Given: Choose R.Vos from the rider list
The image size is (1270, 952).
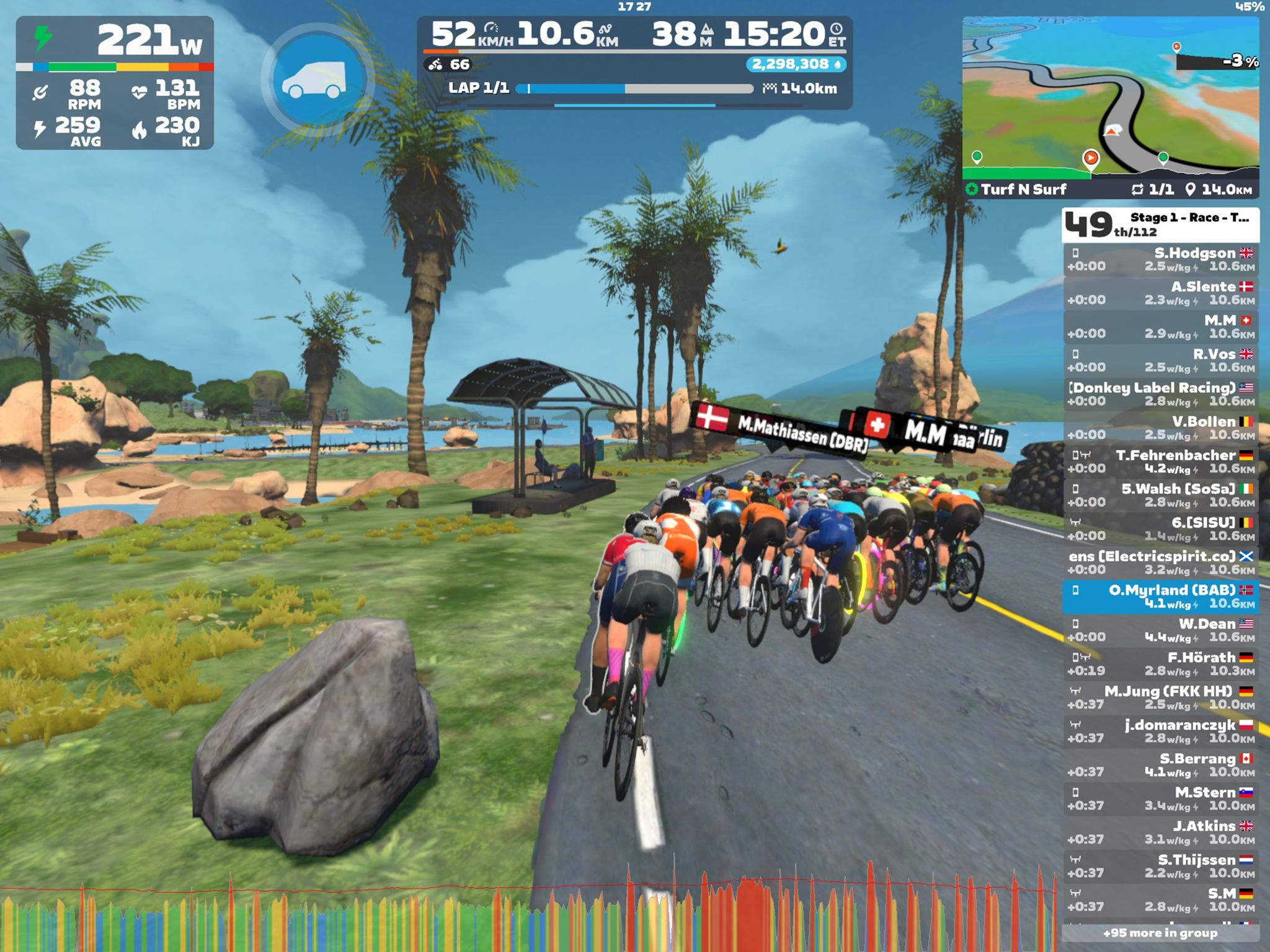Looking at the screenshot, I should click(1160, 361).
